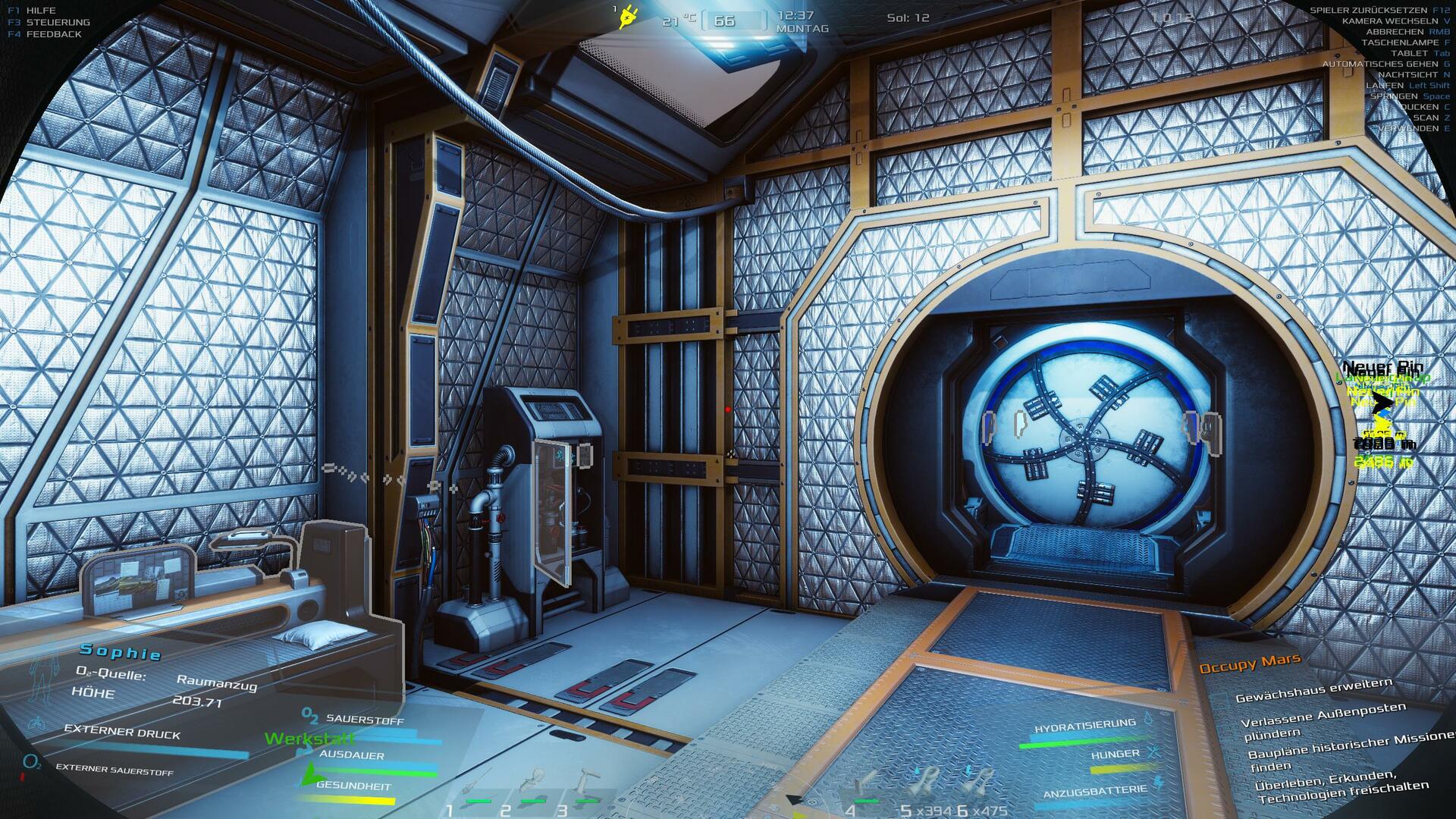This screenshot has height=819, width=1456.
Task: Click the yellow power plug icon
Action: pyautogui.click(x=629, y=17)
